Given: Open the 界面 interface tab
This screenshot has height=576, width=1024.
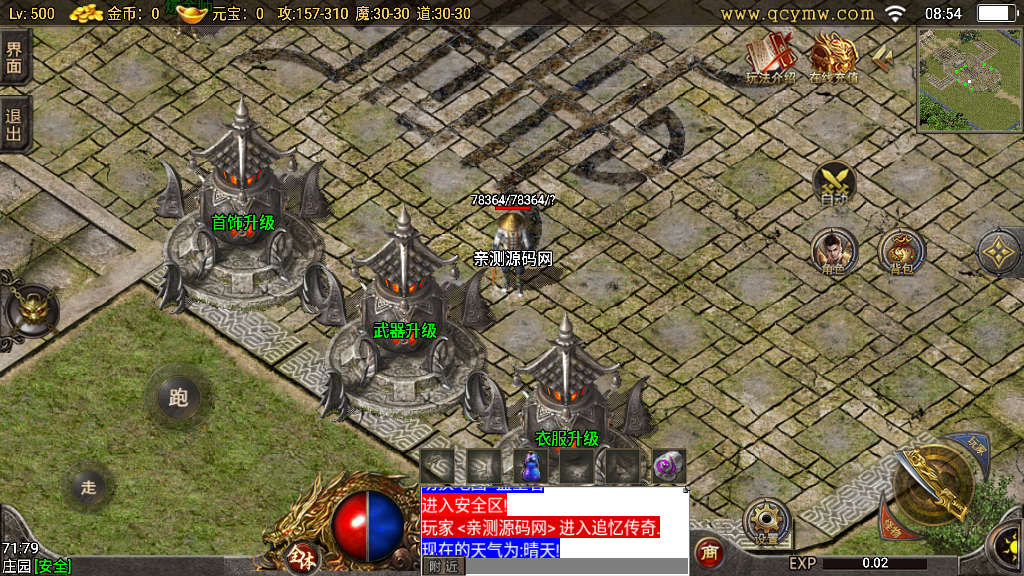Looking at the screenshot, I should 14,58.
